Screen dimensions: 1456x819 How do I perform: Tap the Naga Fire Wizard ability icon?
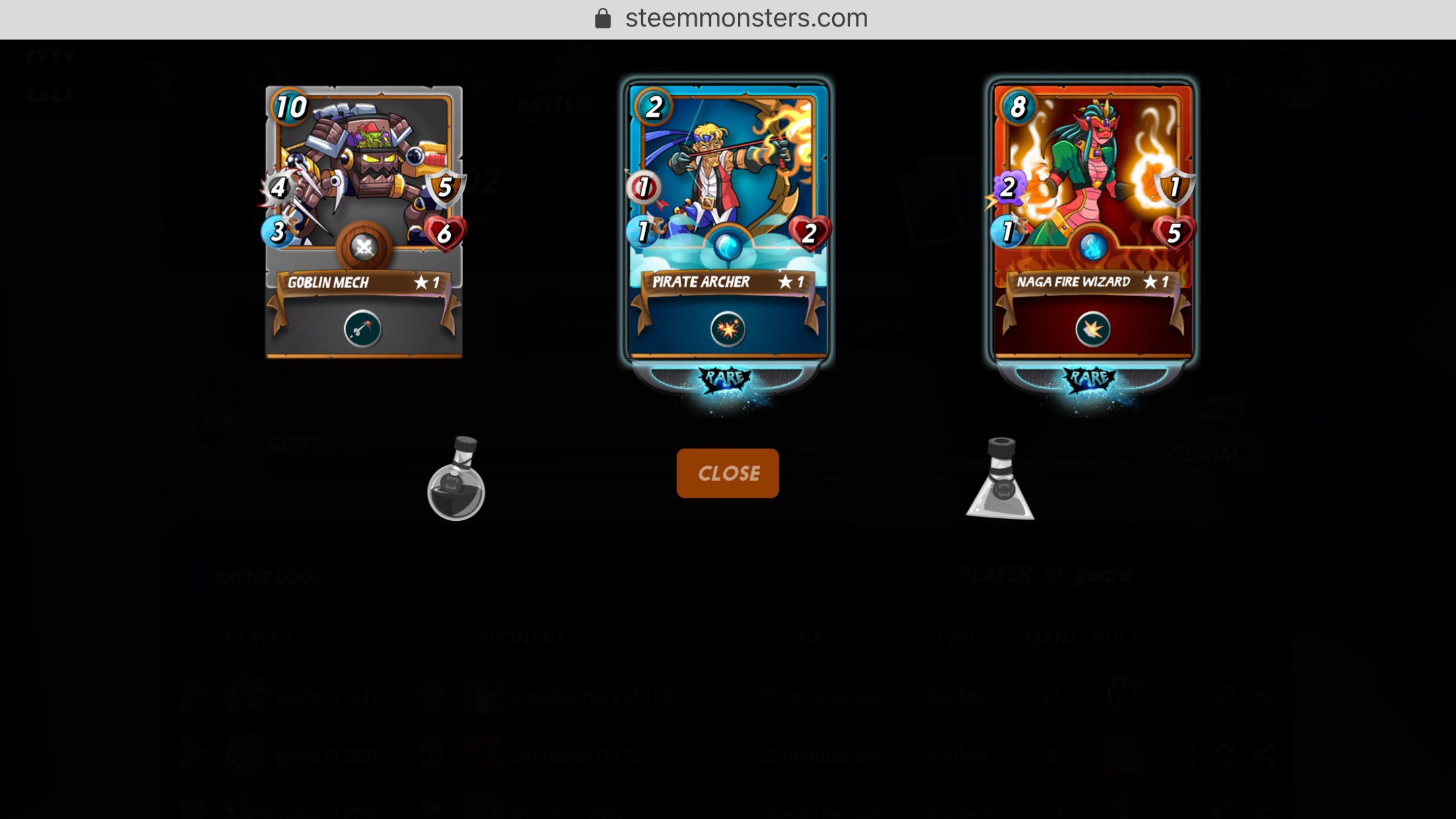pos(1093,328)
